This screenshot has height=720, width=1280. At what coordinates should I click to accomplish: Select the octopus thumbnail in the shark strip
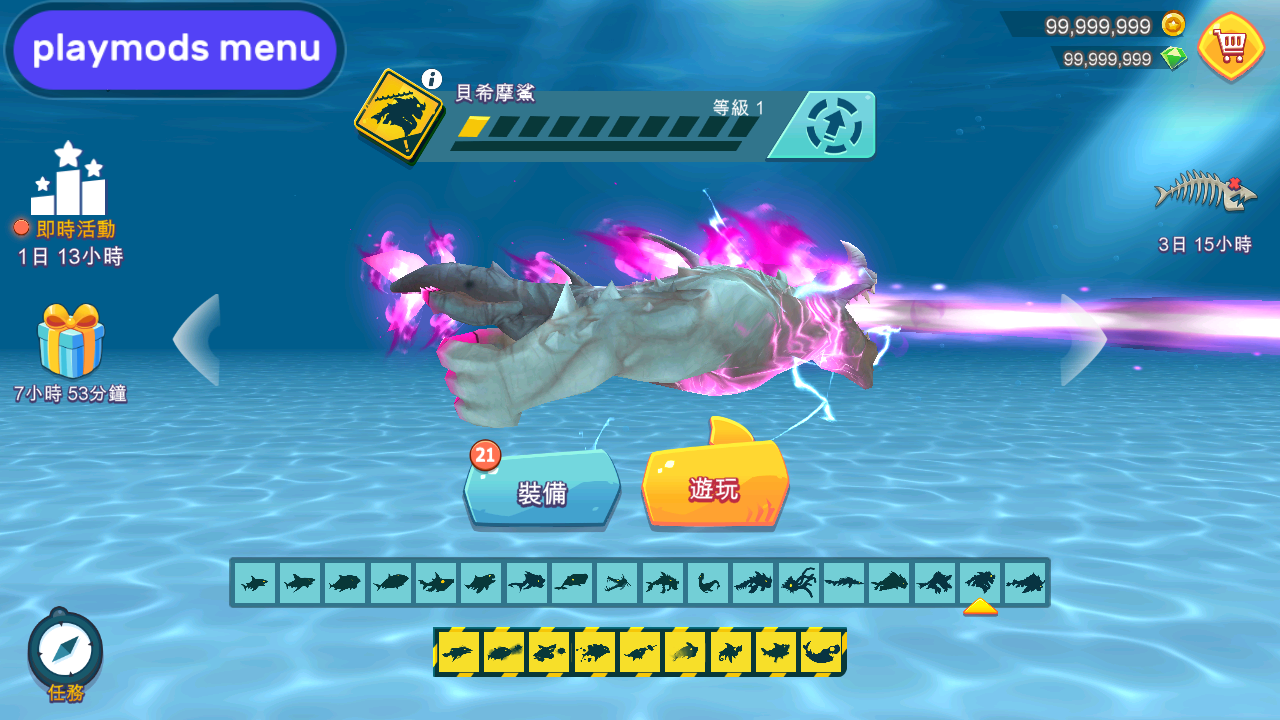point(799,580)
